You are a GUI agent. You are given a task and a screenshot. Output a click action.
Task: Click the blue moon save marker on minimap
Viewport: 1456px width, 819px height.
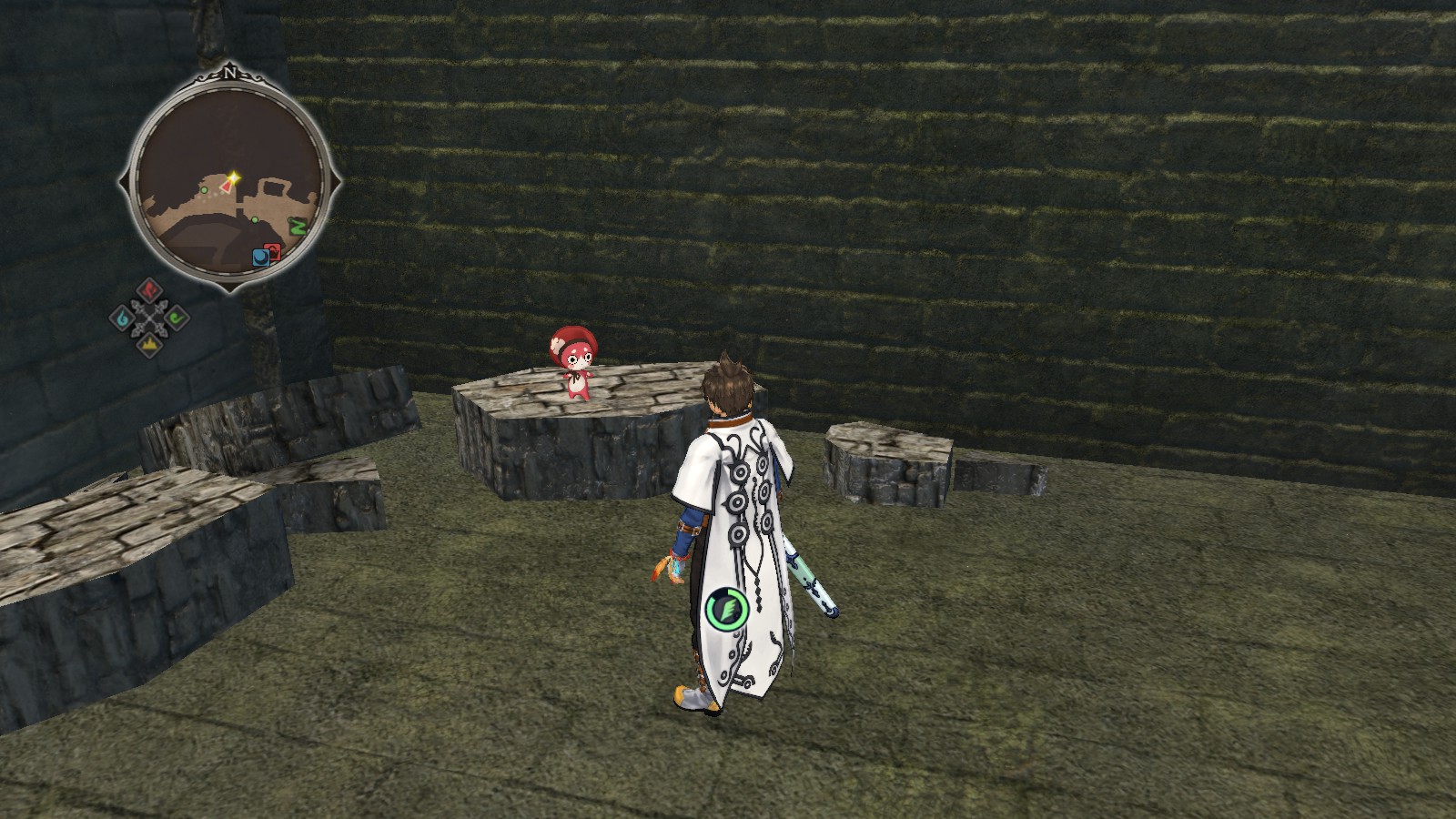click(x=260, y=257)
